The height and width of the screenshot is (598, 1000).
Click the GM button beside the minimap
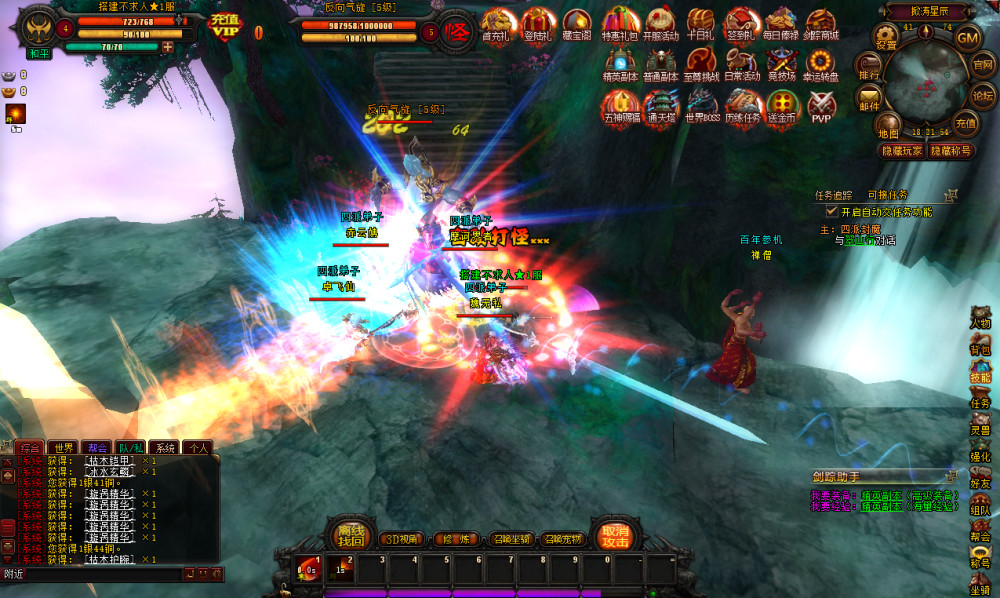[967, 38]
